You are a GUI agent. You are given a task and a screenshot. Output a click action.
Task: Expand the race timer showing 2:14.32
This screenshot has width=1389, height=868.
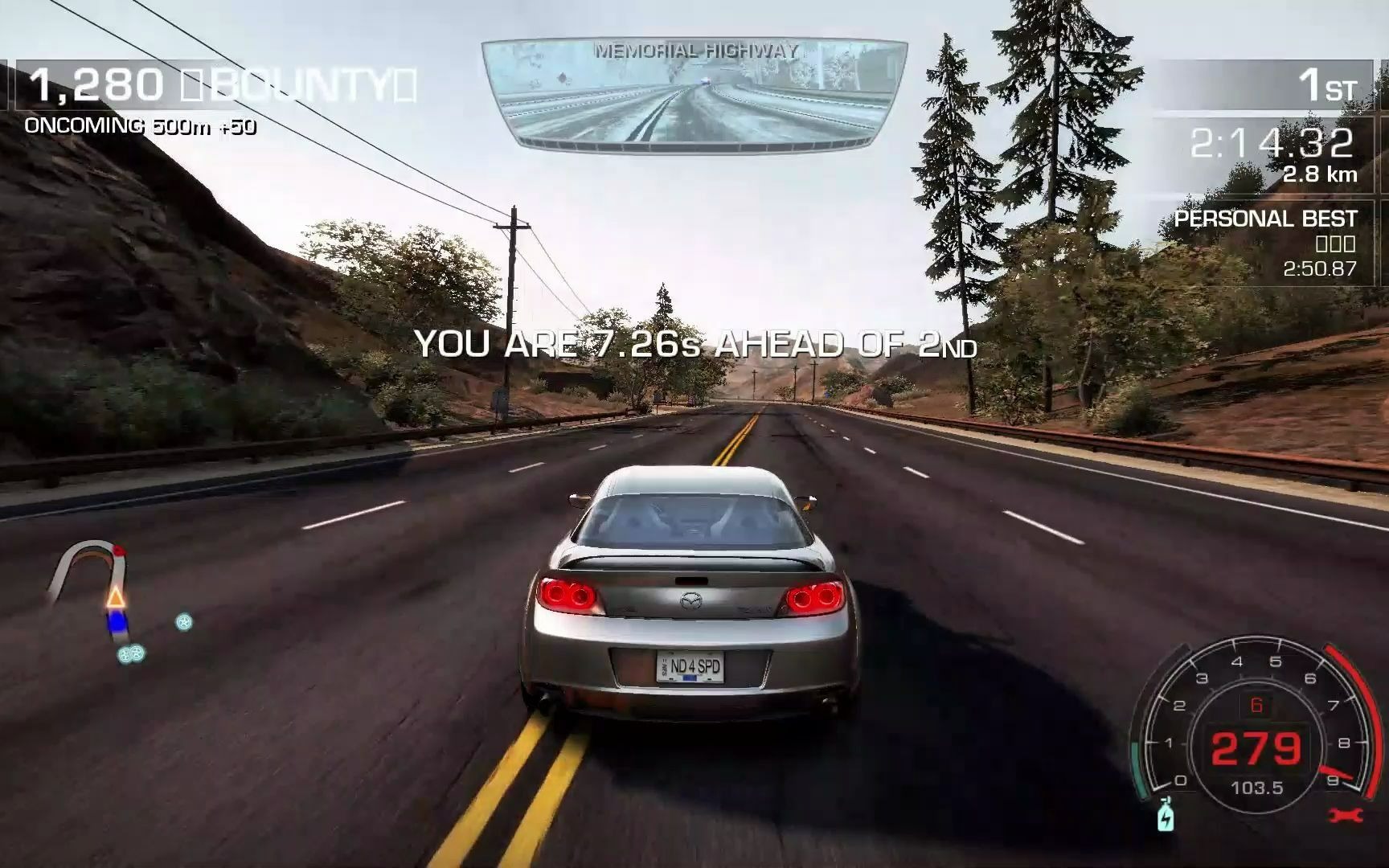pos(1270,145)
